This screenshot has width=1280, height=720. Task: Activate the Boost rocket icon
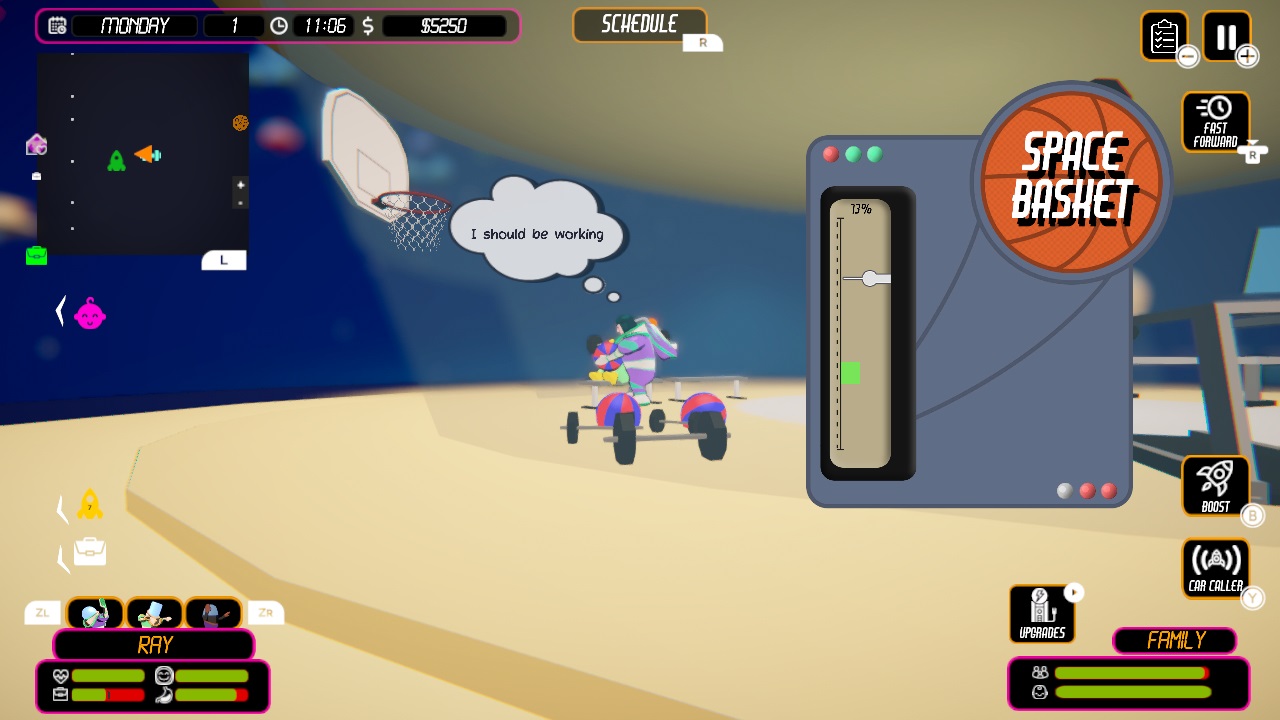[1215, 484]
